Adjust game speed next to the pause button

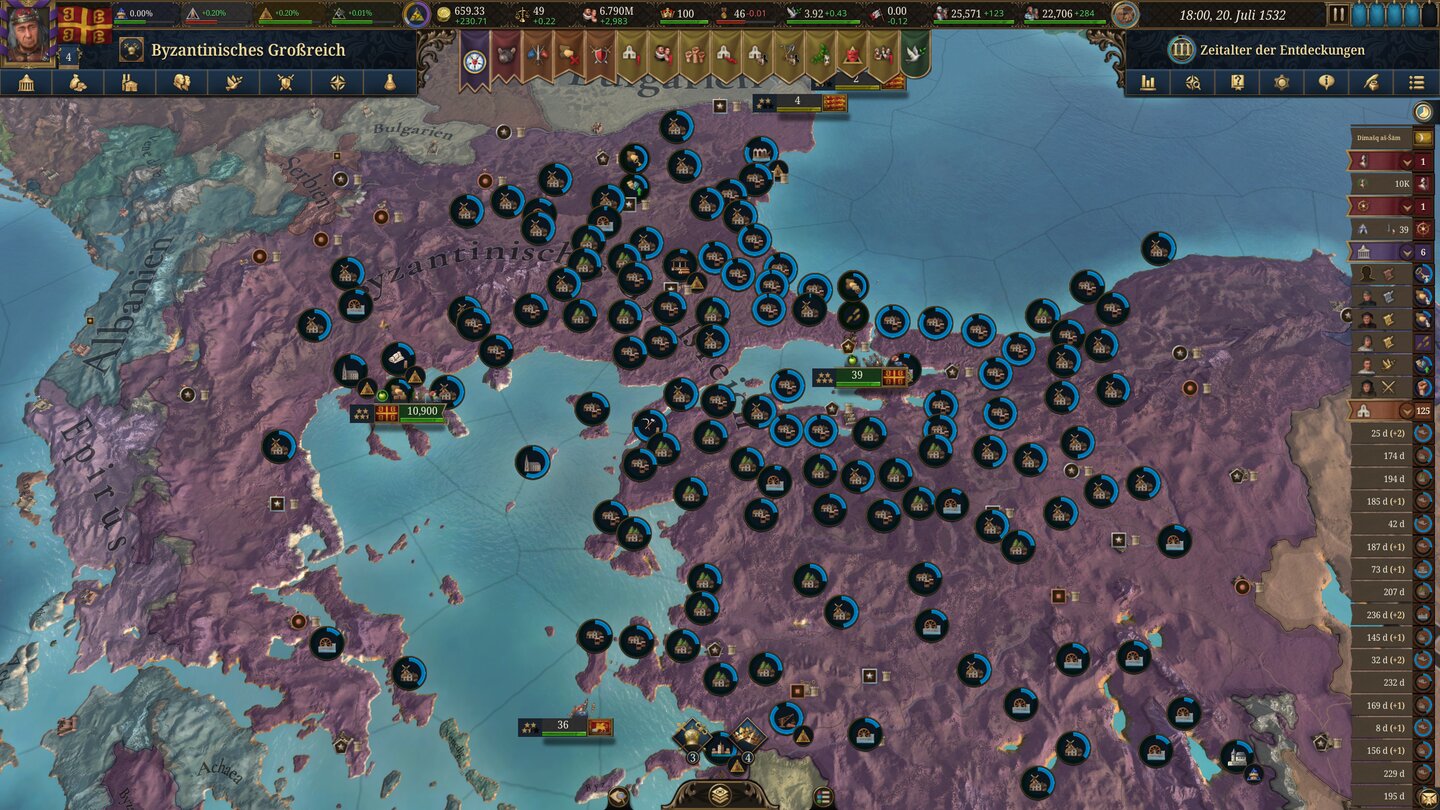(1395, 14)
